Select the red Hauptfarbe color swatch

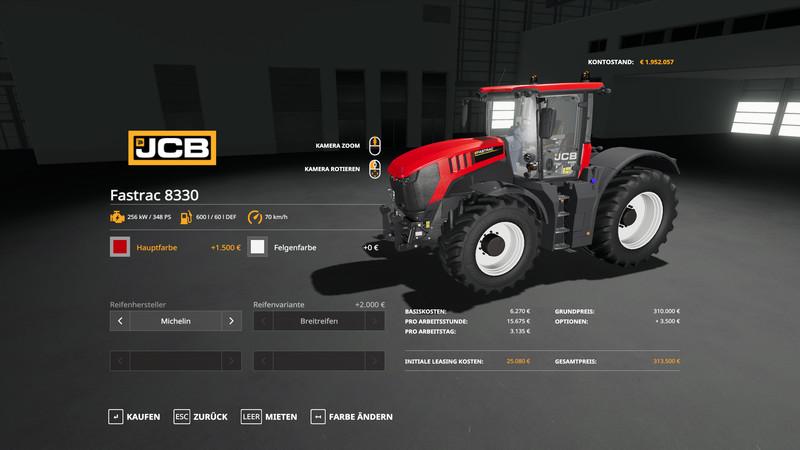[120, 247]
